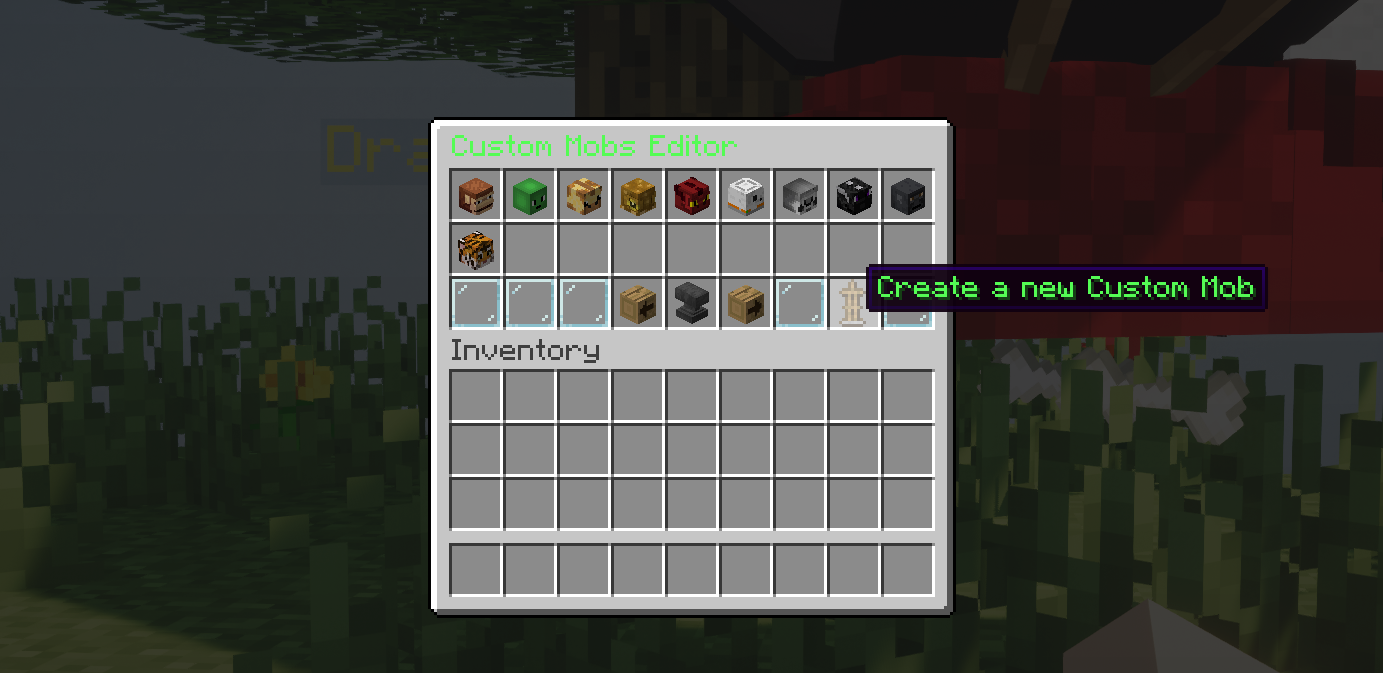The height and width of the screenshot is (673, 1383).
Task: Pick the black head with purple eyes
Action: pyautogui.click(x=853, y=195)
